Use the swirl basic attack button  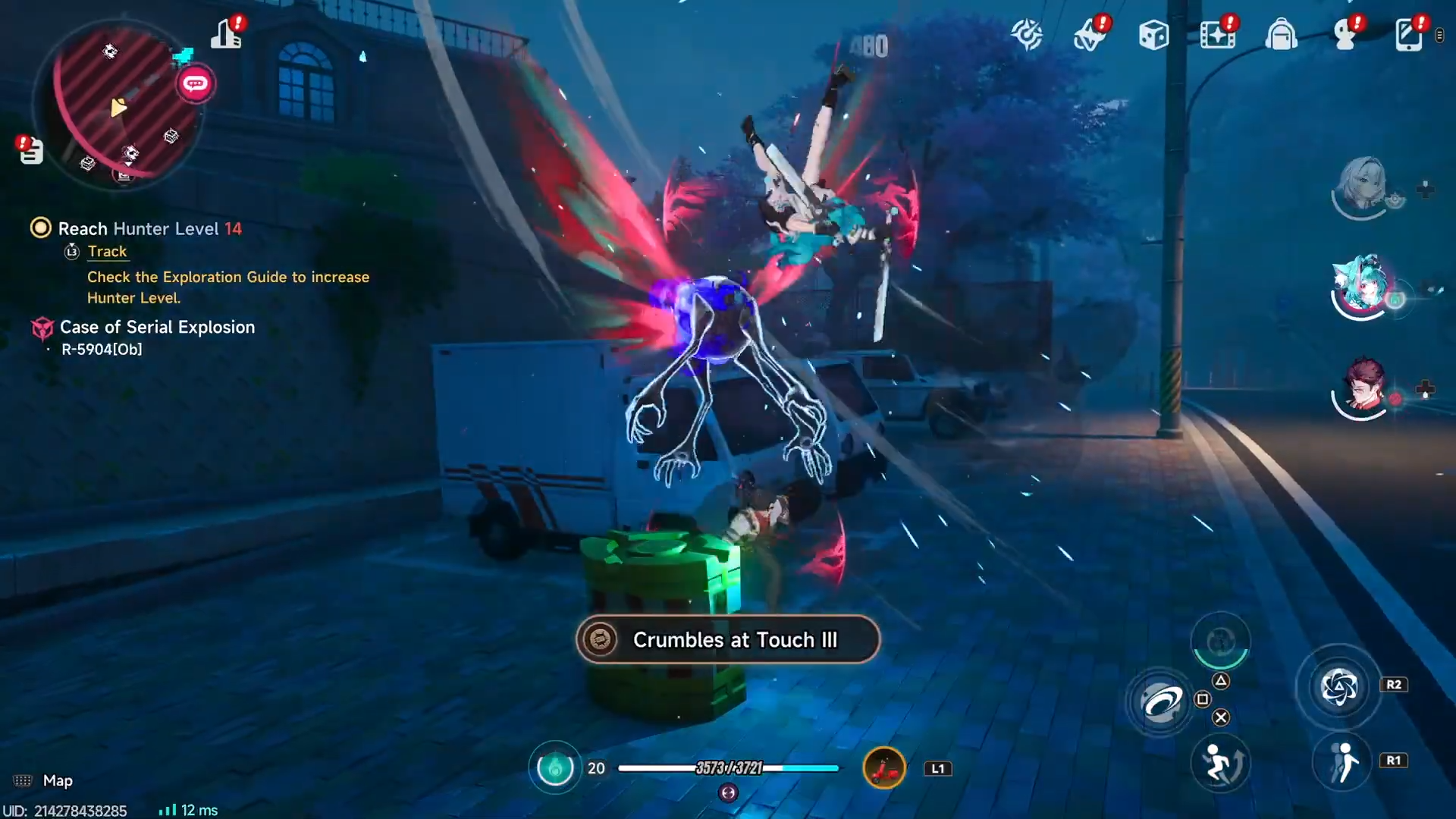pyautogui.click(x=1160, y=702)
